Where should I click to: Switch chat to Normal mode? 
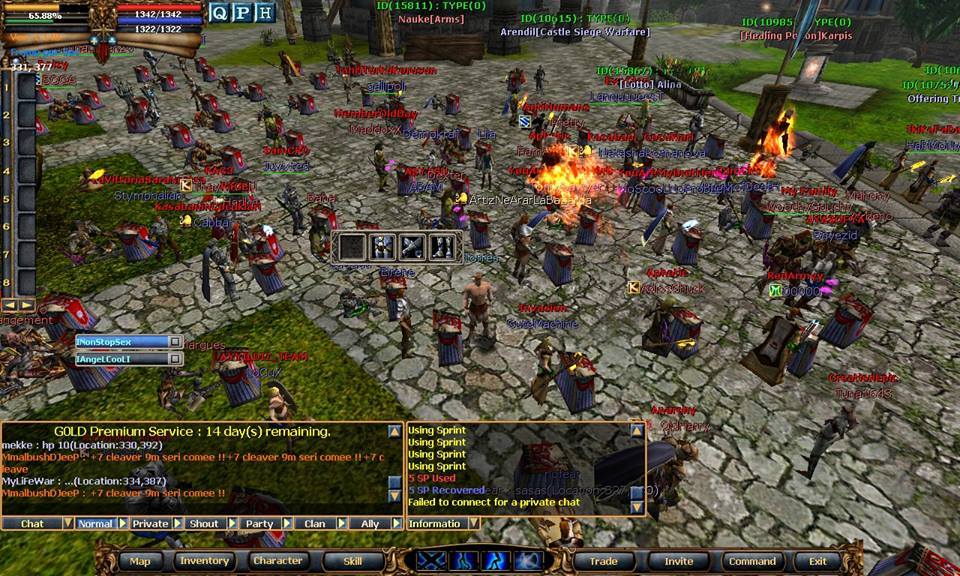(96, 523)
